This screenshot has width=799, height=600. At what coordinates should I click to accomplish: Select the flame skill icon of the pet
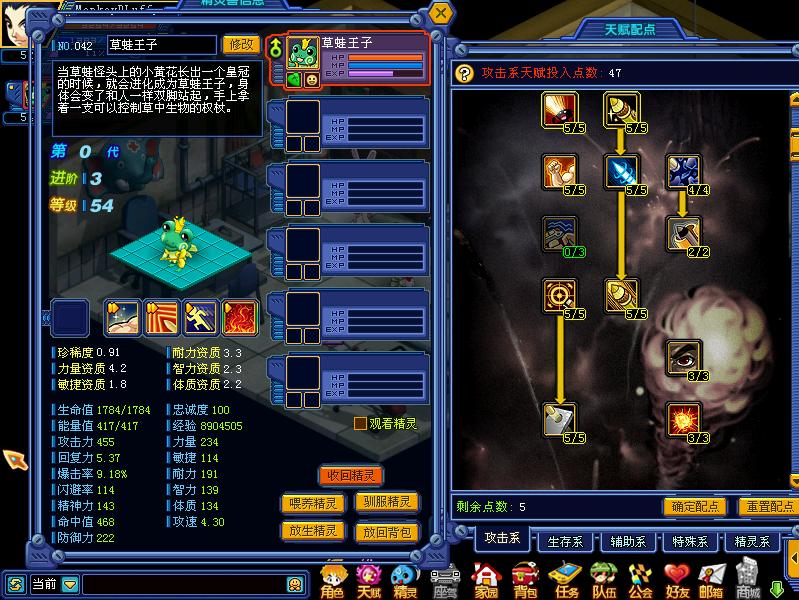tap(240, 317)
